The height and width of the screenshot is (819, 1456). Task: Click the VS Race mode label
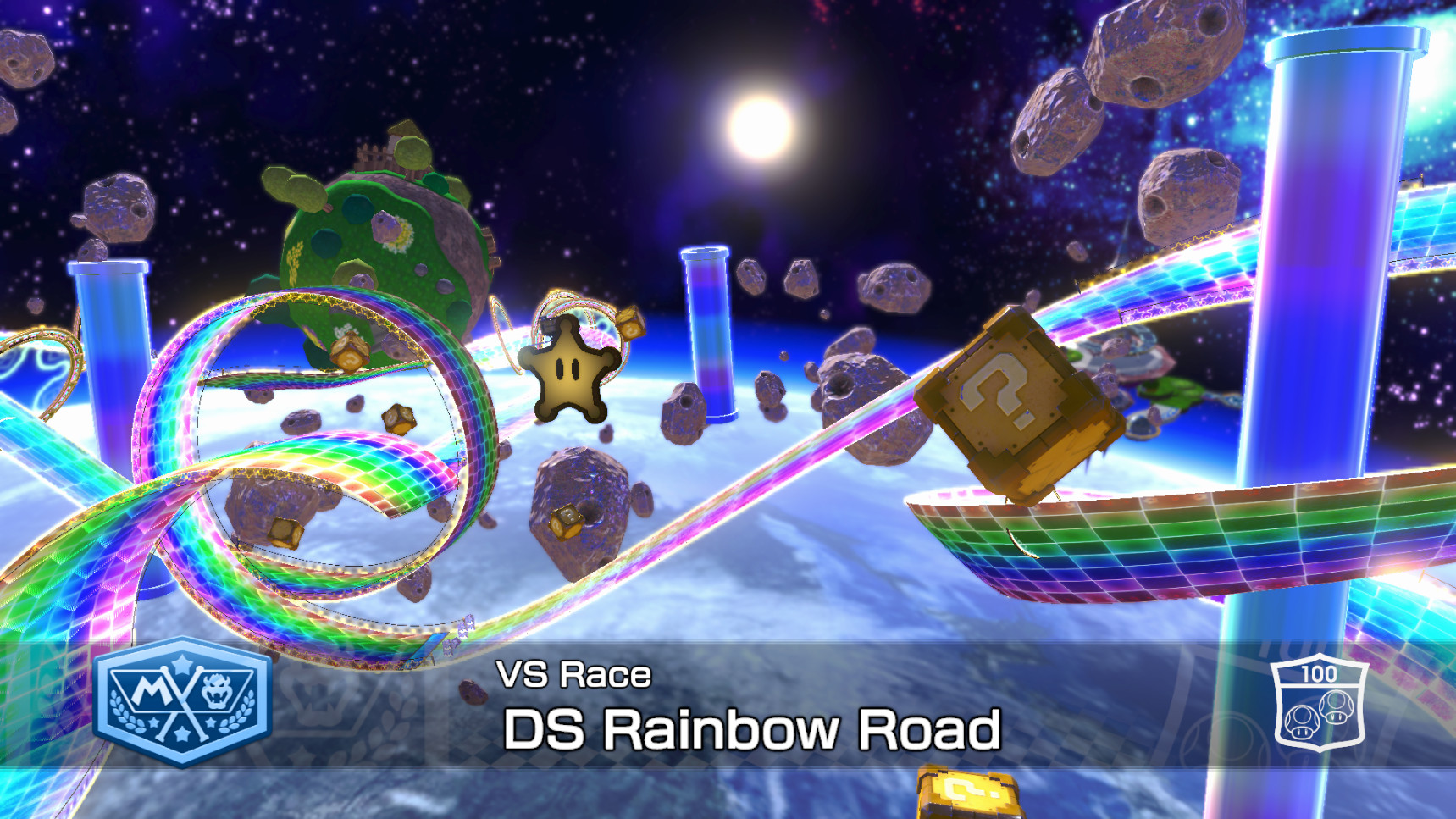pos(573,673)
